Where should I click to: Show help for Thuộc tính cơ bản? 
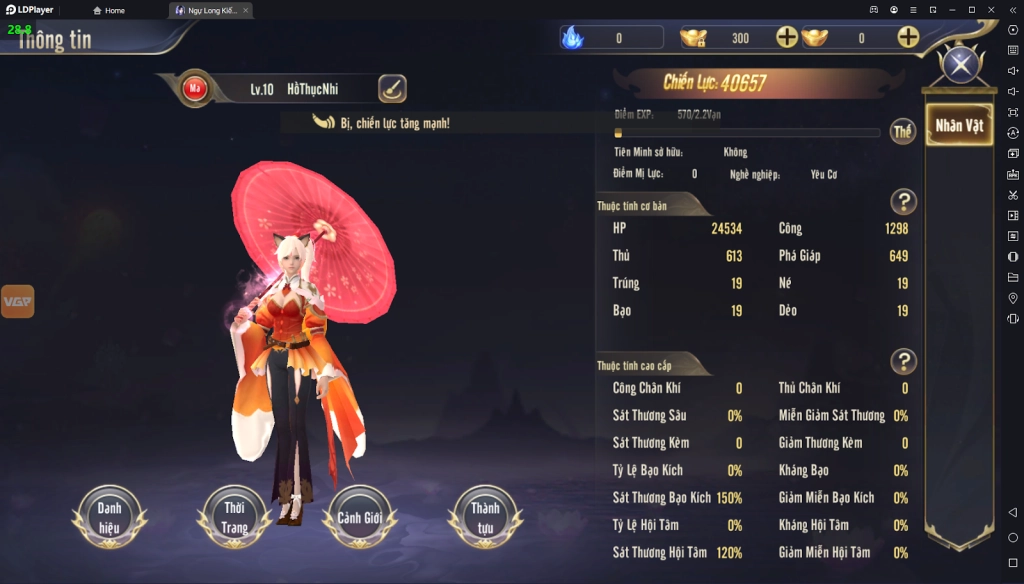pyautogui.click(x=903, y=202)
